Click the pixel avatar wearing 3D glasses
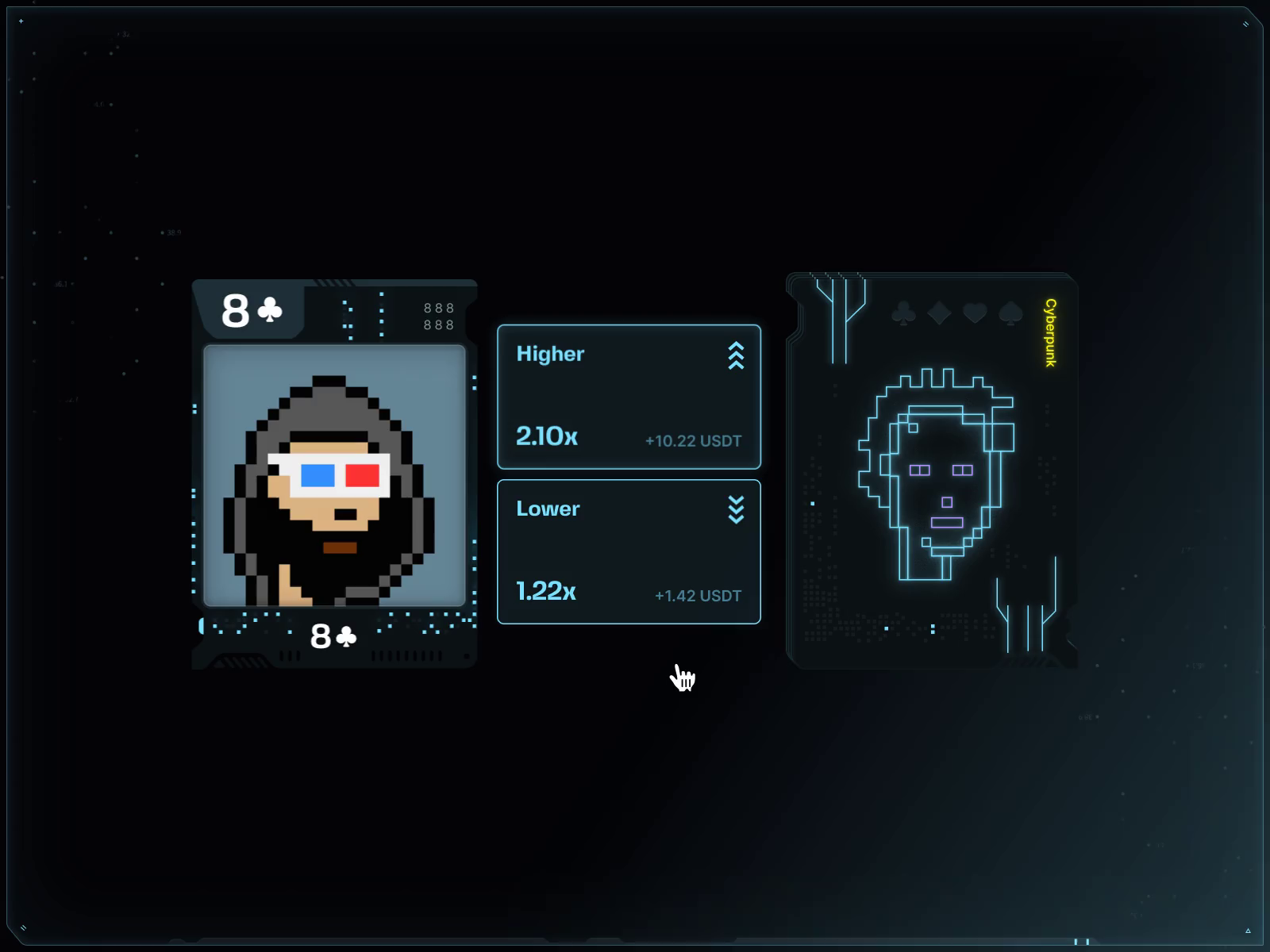 333,476
